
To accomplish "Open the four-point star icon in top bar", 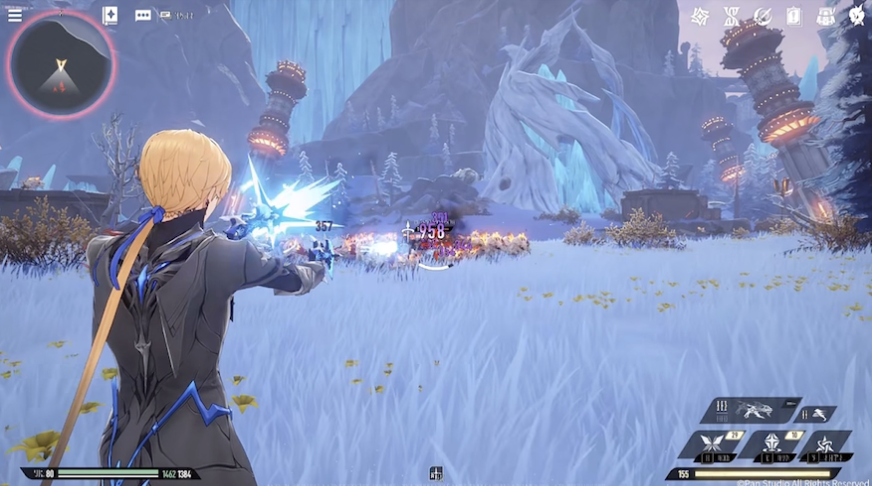I will point(701,16).
